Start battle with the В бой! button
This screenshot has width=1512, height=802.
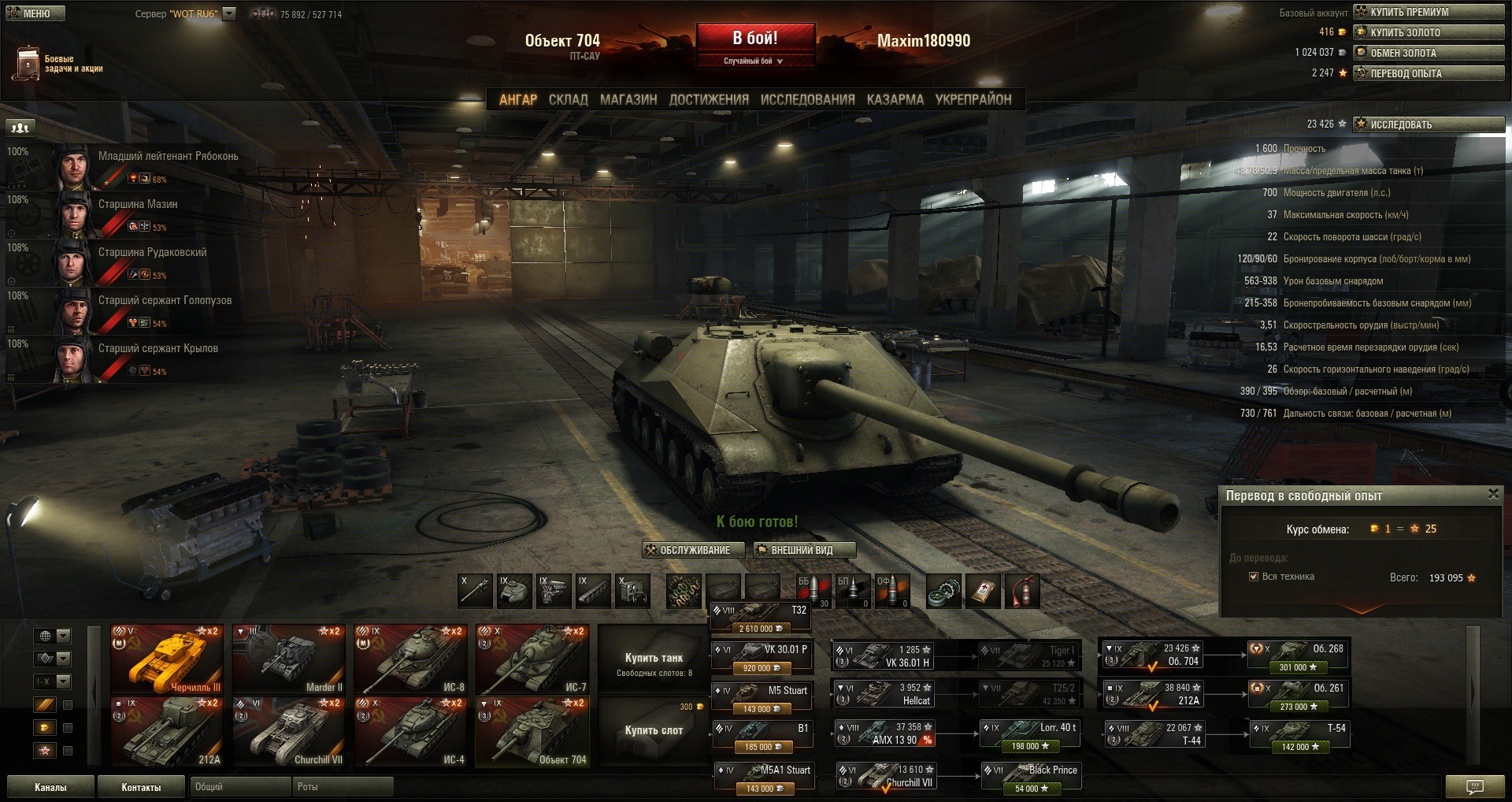pos(754,39)
